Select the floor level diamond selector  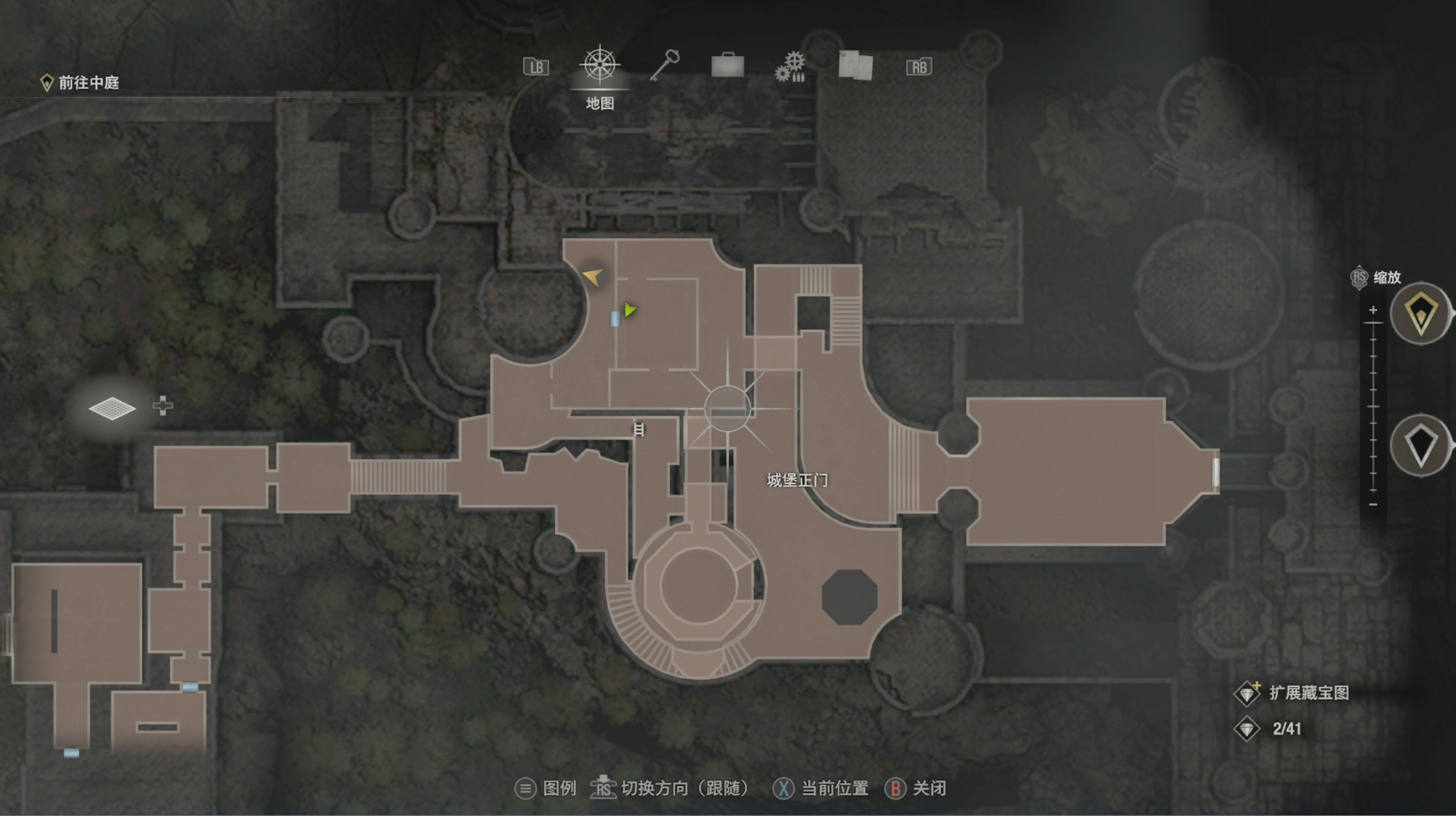tap(113, 408)
